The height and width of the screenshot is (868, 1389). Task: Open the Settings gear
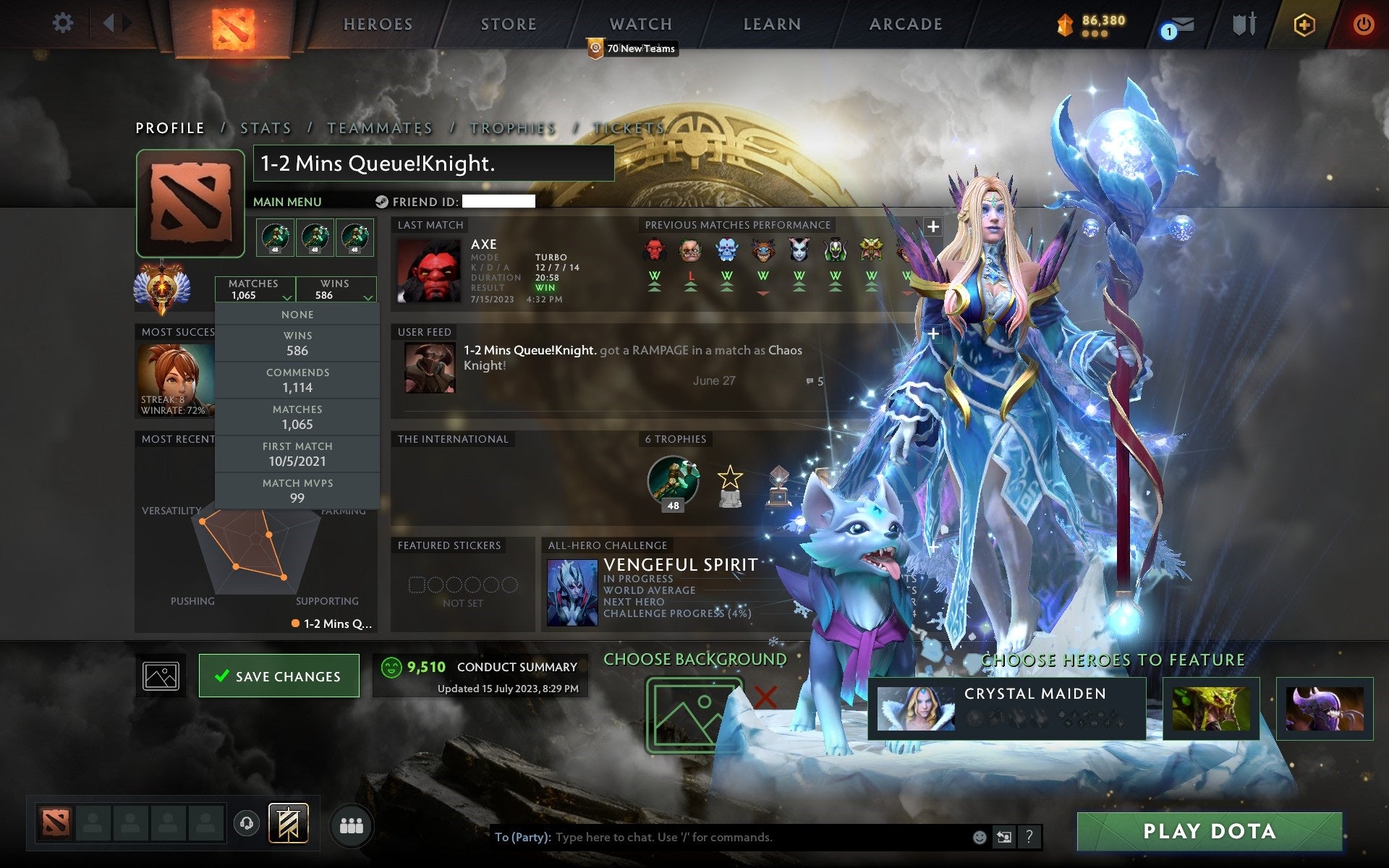64,23
